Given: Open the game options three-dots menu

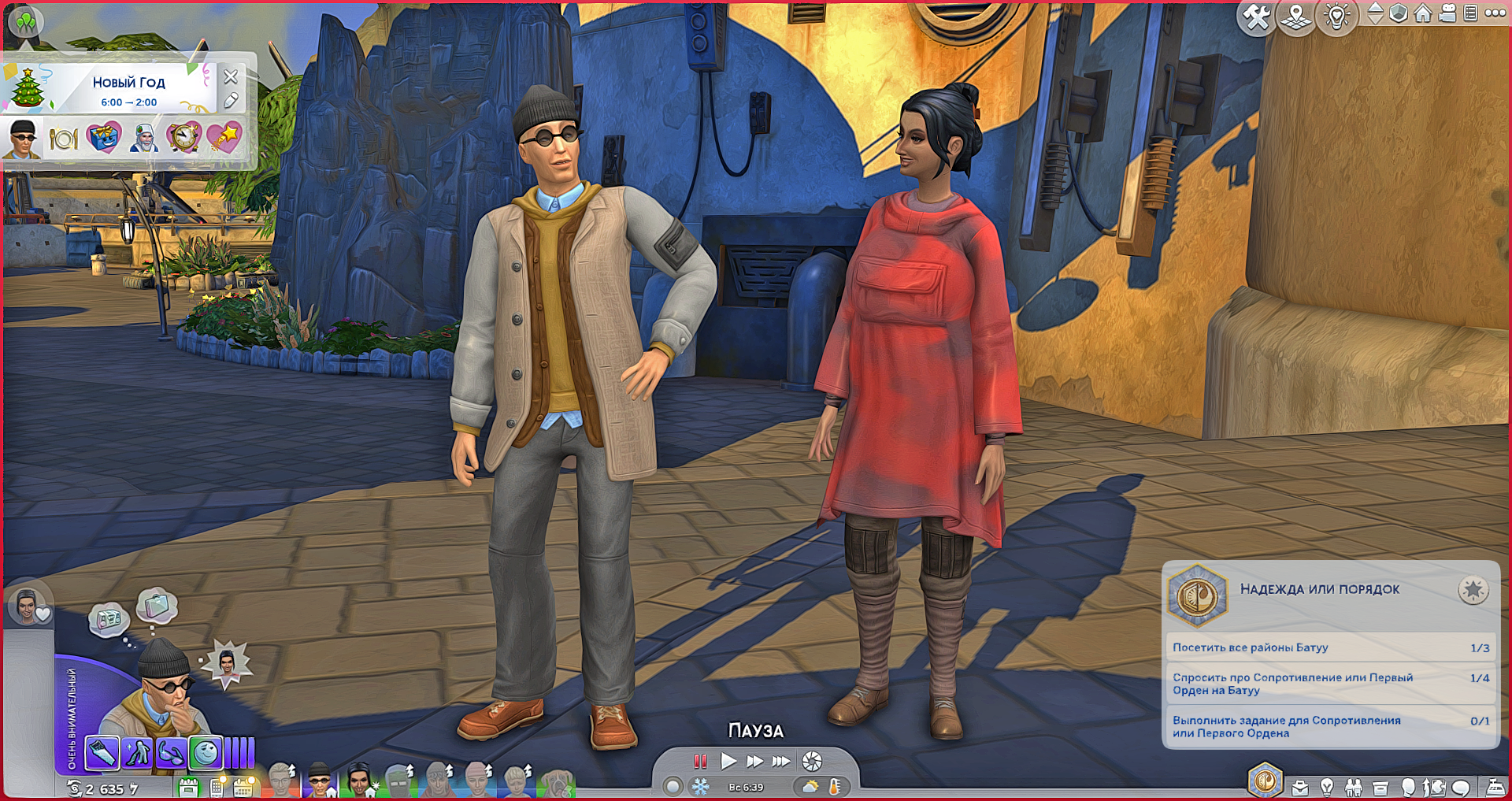Looking at the screenshot, I should pyautogui.click(x=1495, y=13).
